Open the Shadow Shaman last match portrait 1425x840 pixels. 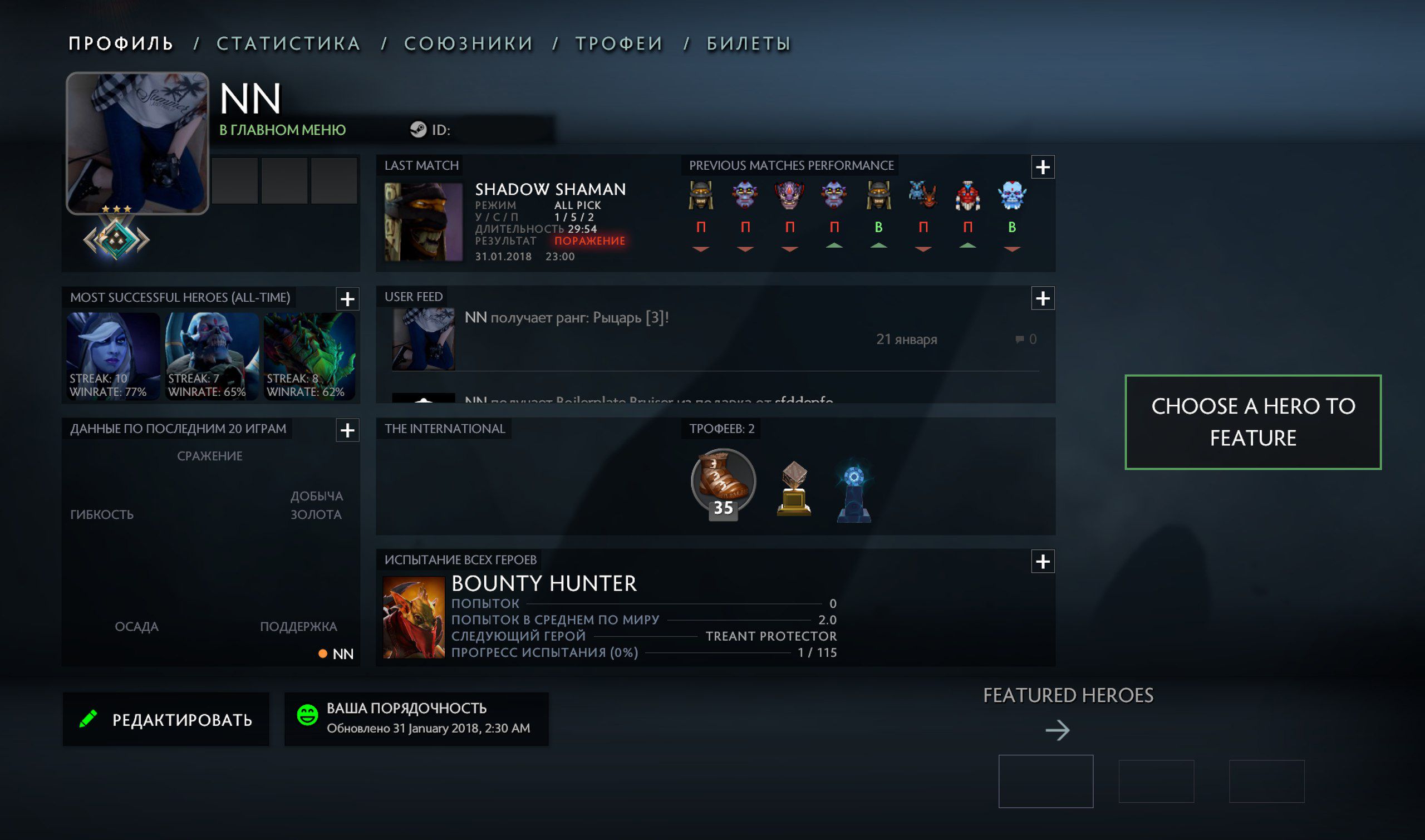[422, 222]
